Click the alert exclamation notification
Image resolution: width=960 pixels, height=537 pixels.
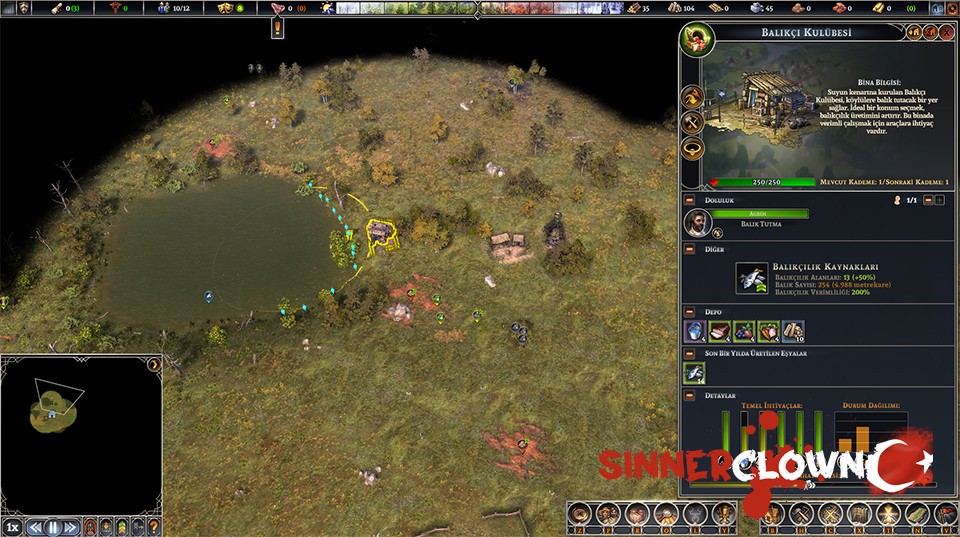coord(277,29)
